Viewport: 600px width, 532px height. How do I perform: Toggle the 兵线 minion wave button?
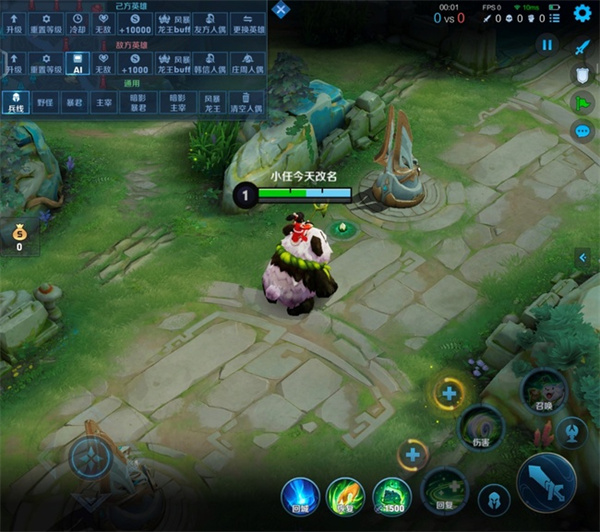[14, 102]
